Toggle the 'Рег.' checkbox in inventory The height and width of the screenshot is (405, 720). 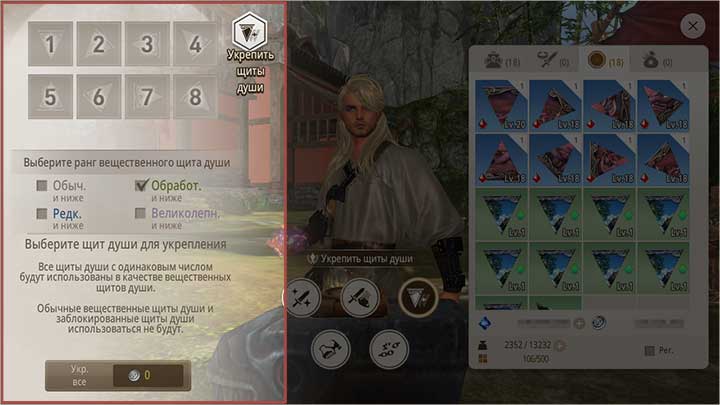651,350
